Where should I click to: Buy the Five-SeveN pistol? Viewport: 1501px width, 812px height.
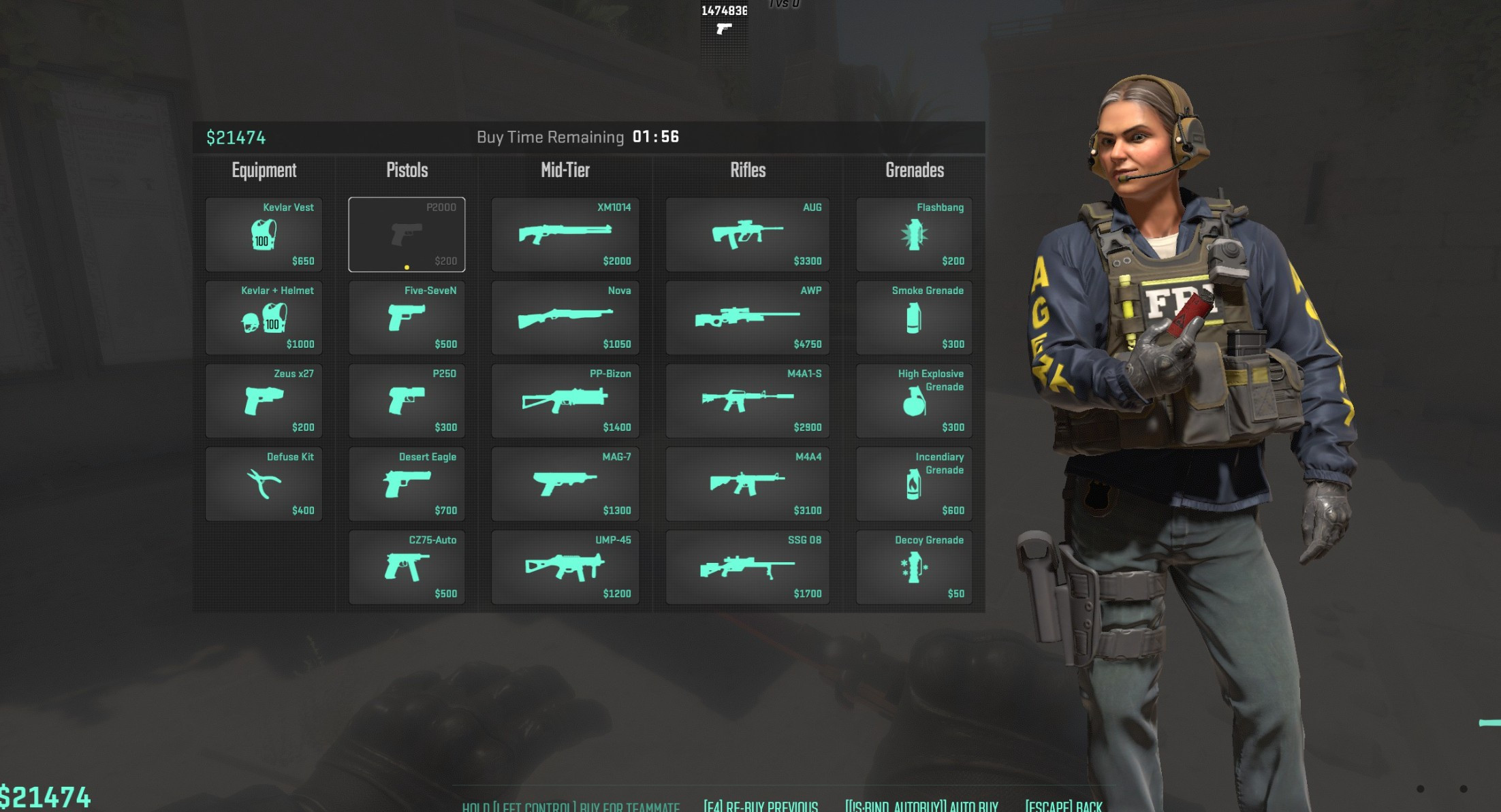tap(407, 318)
